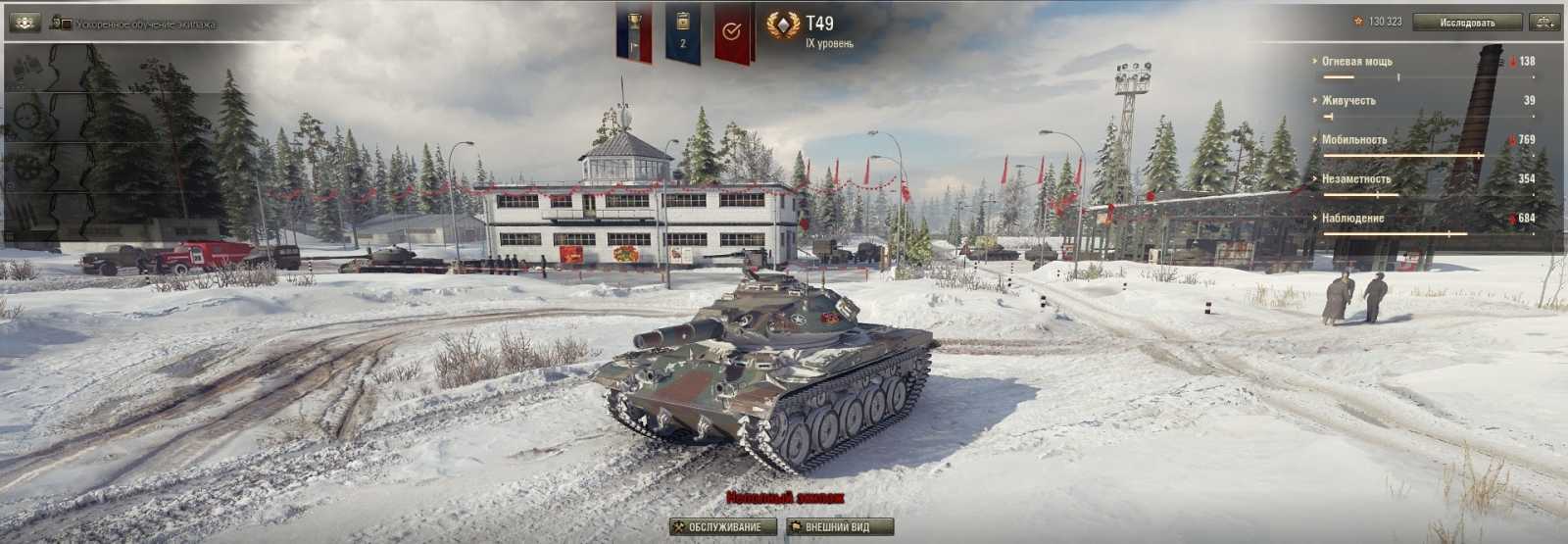
Task: Open the Внешний вид appearance editor
Action: click(841, 527)
